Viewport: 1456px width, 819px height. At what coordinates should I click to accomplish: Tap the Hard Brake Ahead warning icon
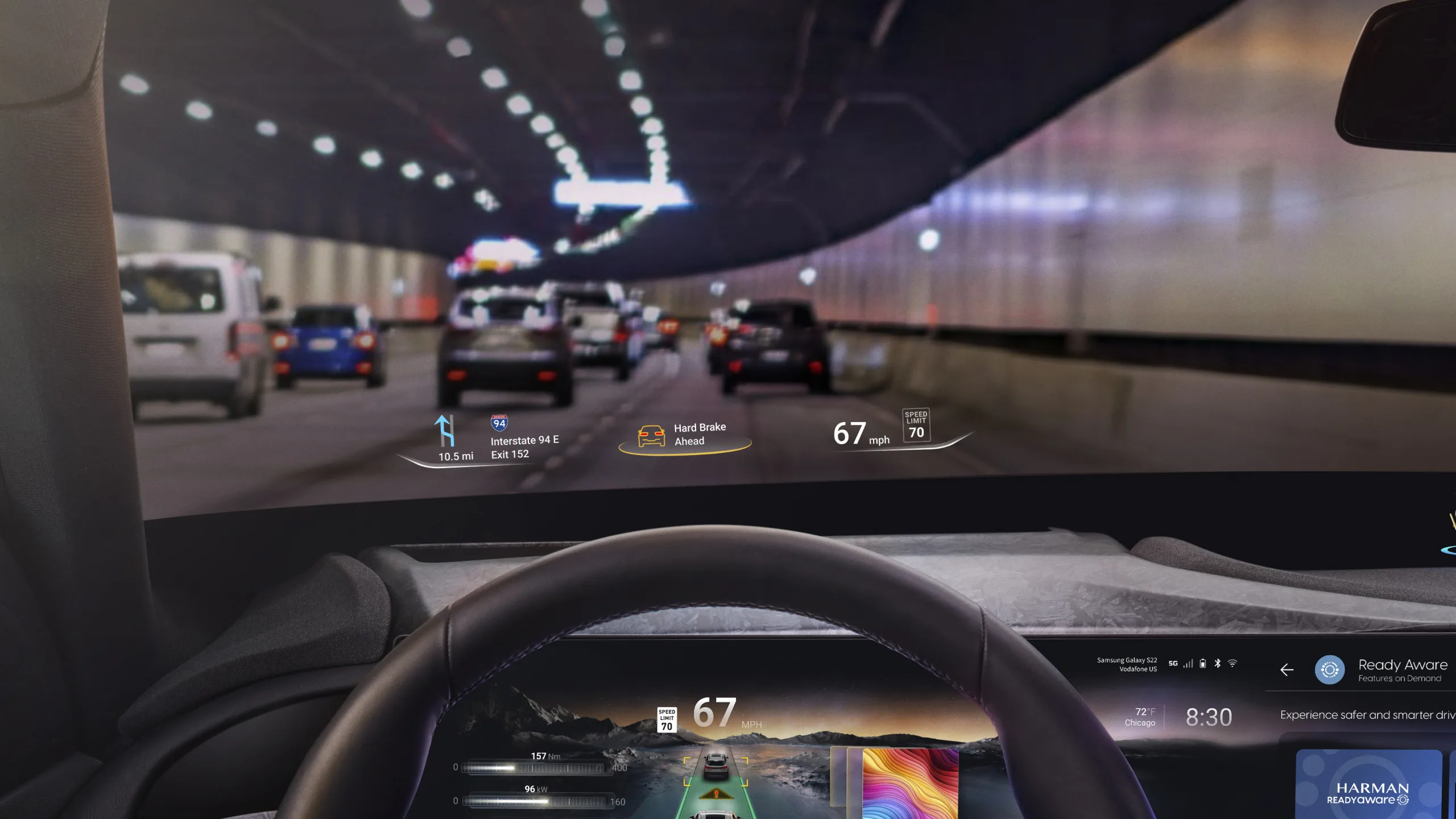click(652, 434)
